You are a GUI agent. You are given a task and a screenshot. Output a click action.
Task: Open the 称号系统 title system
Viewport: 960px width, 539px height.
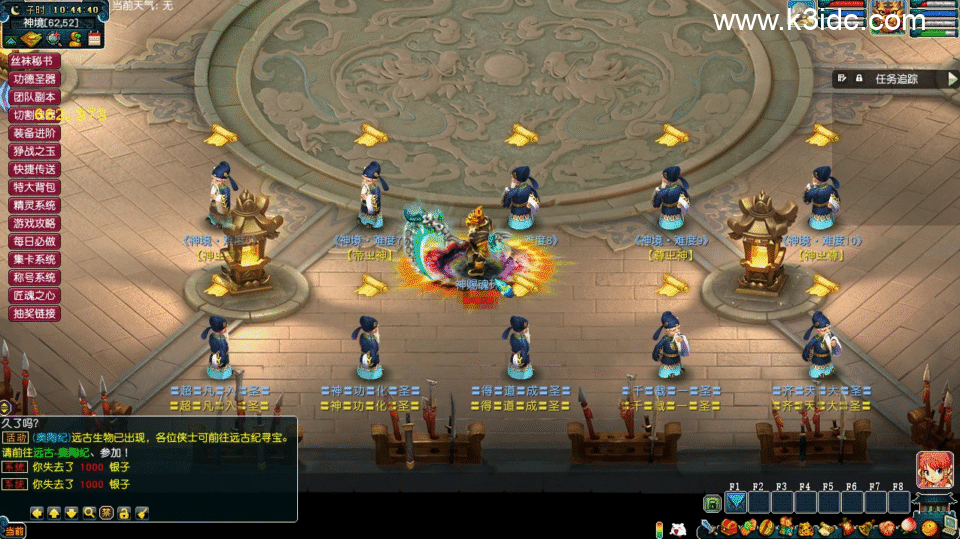click(35, 277)
